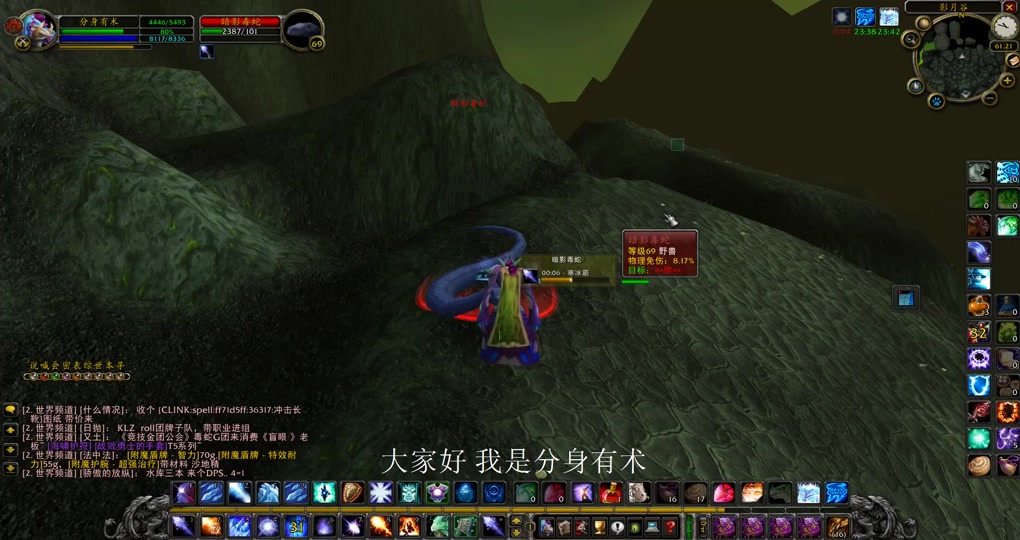
Task: Open the red question mark help button
Action: coord(670,526)
